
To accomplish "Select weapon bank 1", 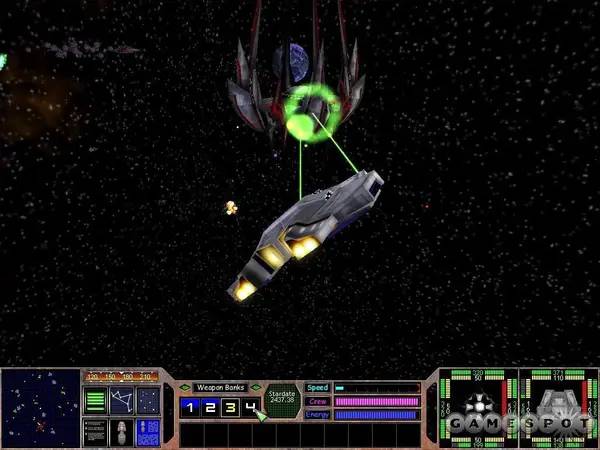I will (189, 406).
